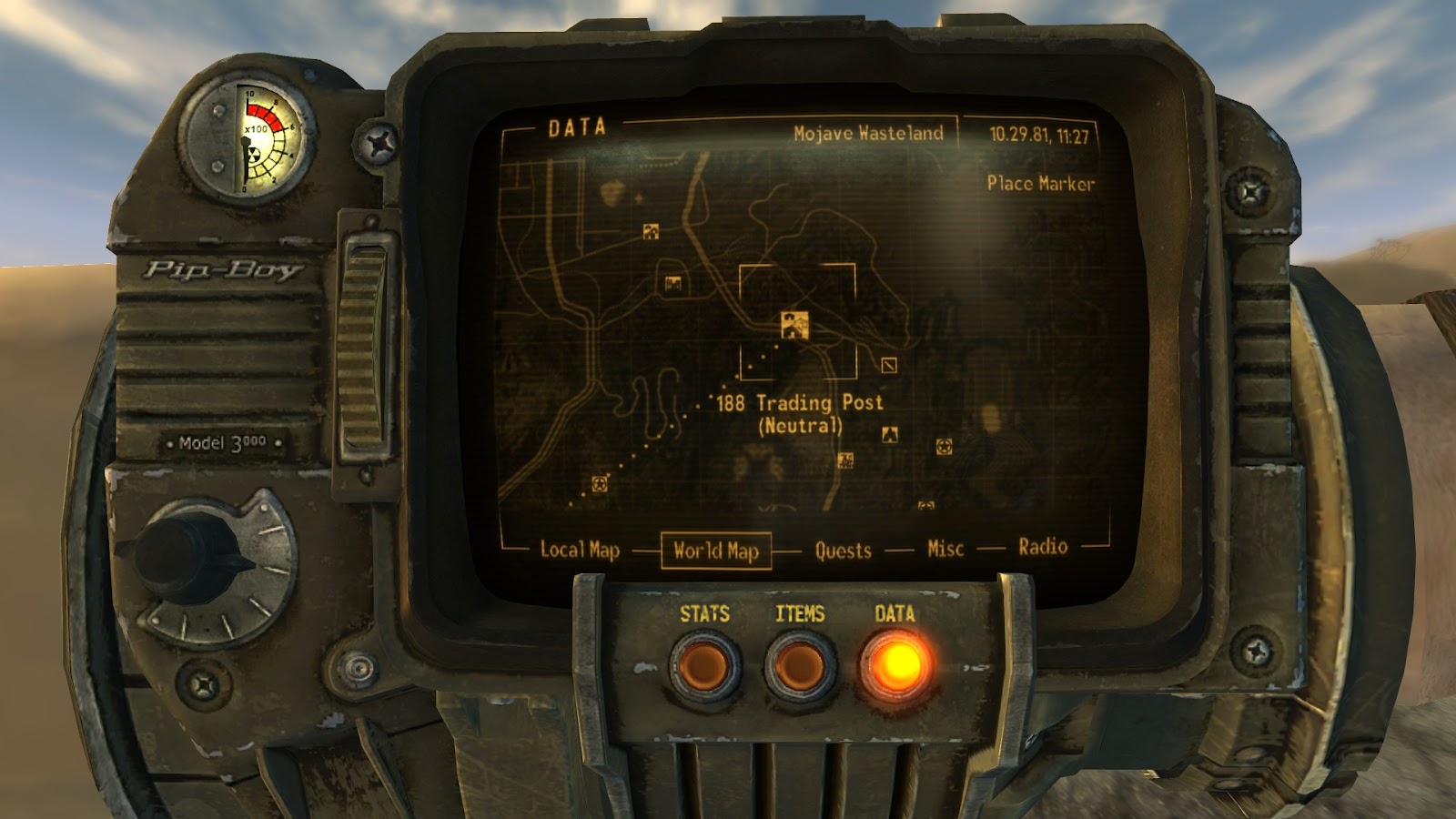Toggle Place Marker on the world map

[1041, 184]
